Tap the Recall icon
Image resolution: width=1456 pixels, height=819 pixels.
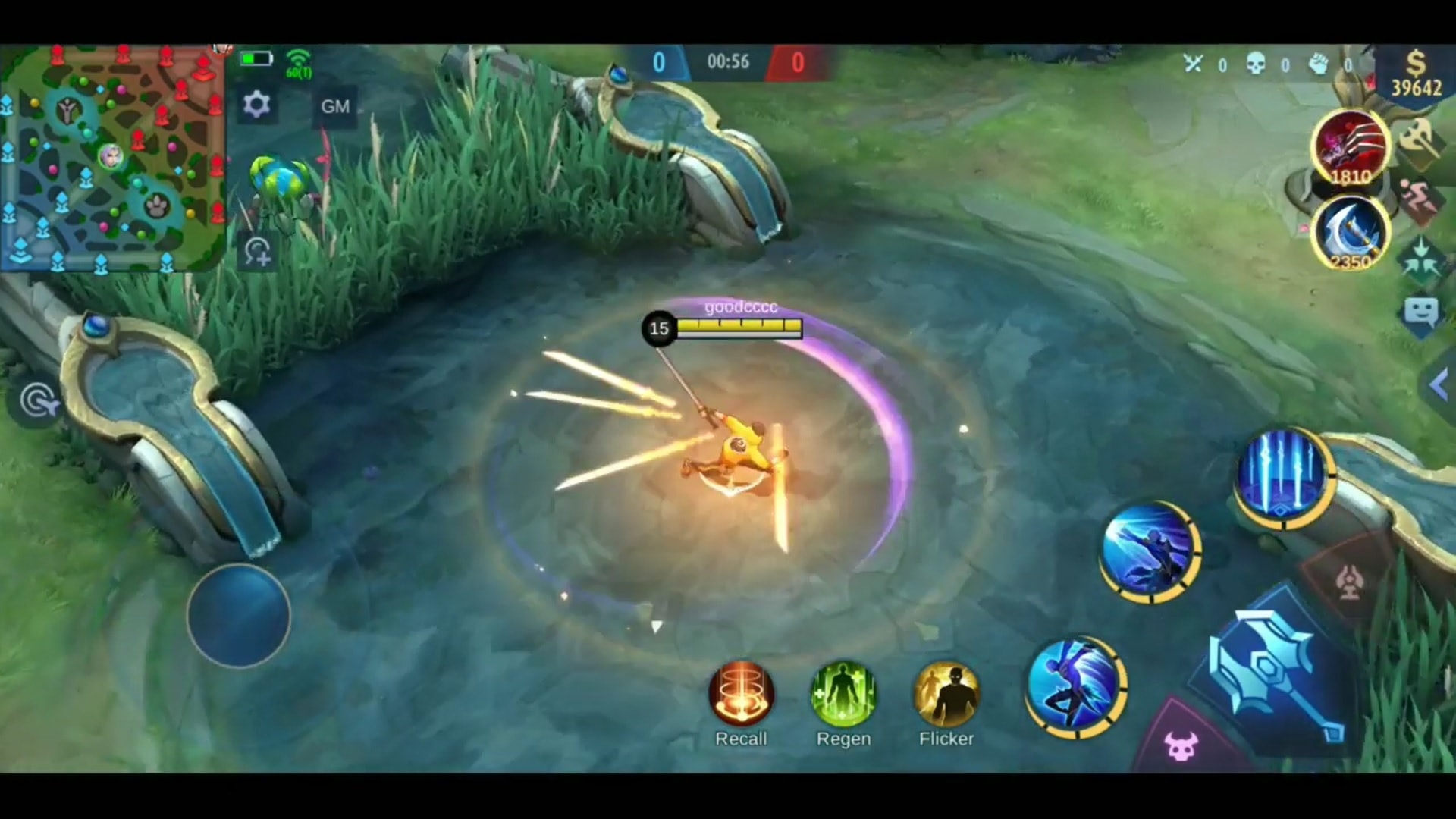741,694
